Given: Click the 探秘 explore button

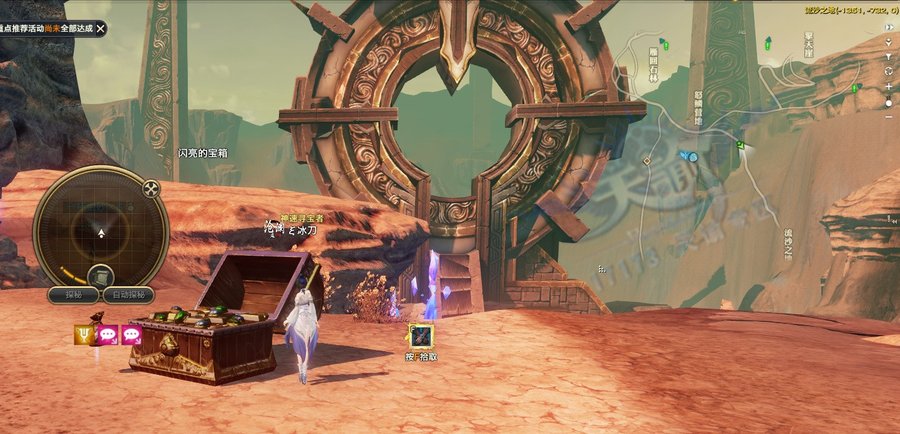Looking at the screenshot, I should [73, 295].
